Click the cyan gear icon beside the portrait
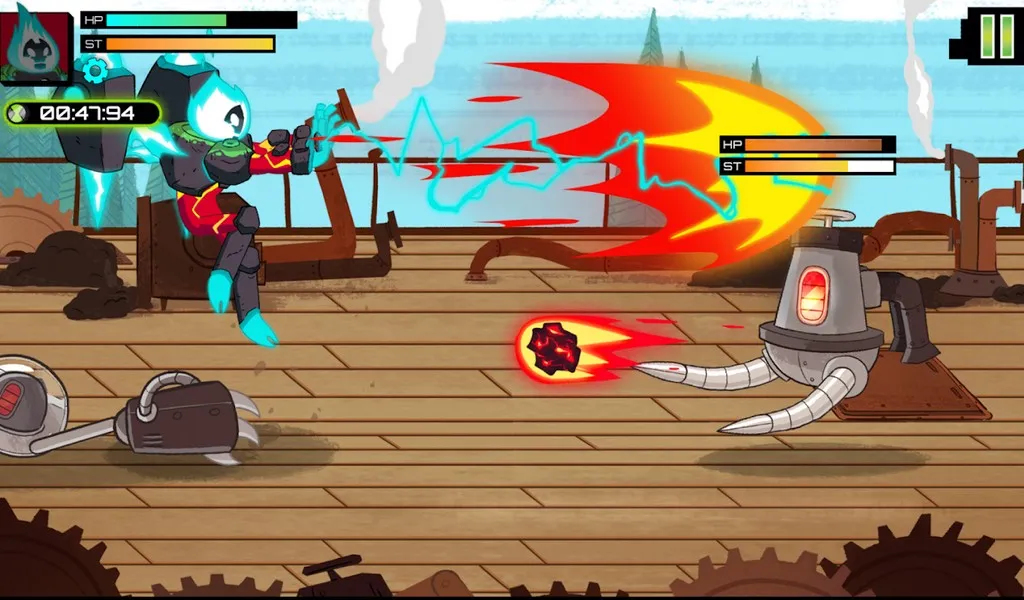 pyautogui.click(x=96, y=69)
